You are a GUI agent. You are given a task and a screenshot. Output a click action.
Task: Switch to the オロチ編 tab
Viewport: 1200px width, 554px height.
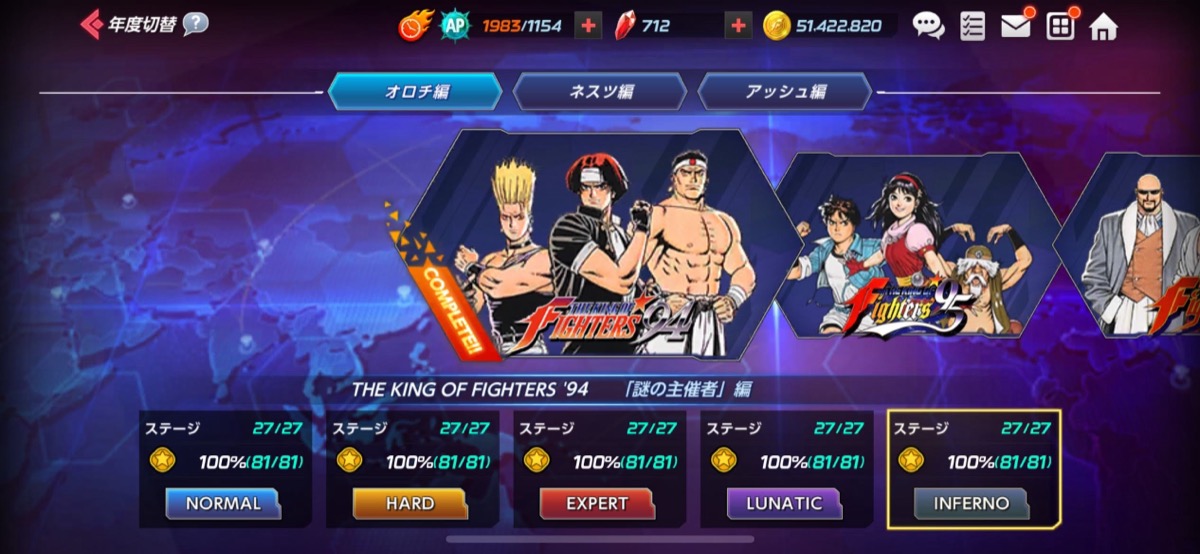tap(415, 92)
